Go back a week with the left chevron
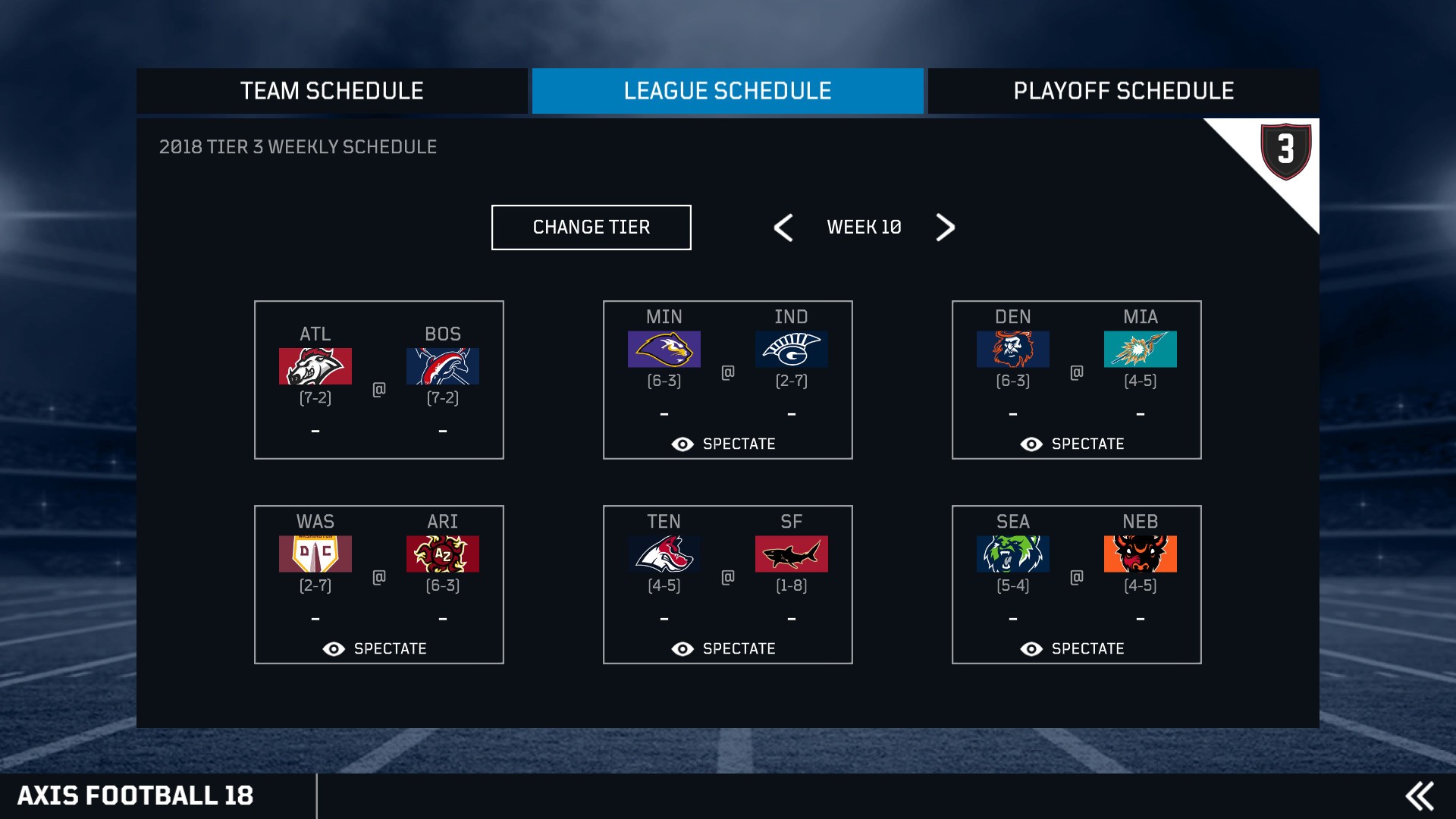 tap(784, 227)
